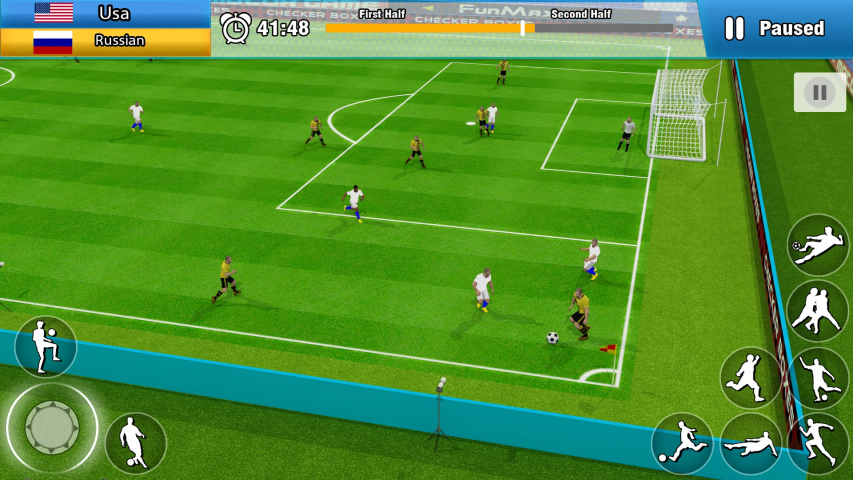Screen dimensions: 853x480
Task: Click the Paused button in the top bar
Action: click(774, 28)
